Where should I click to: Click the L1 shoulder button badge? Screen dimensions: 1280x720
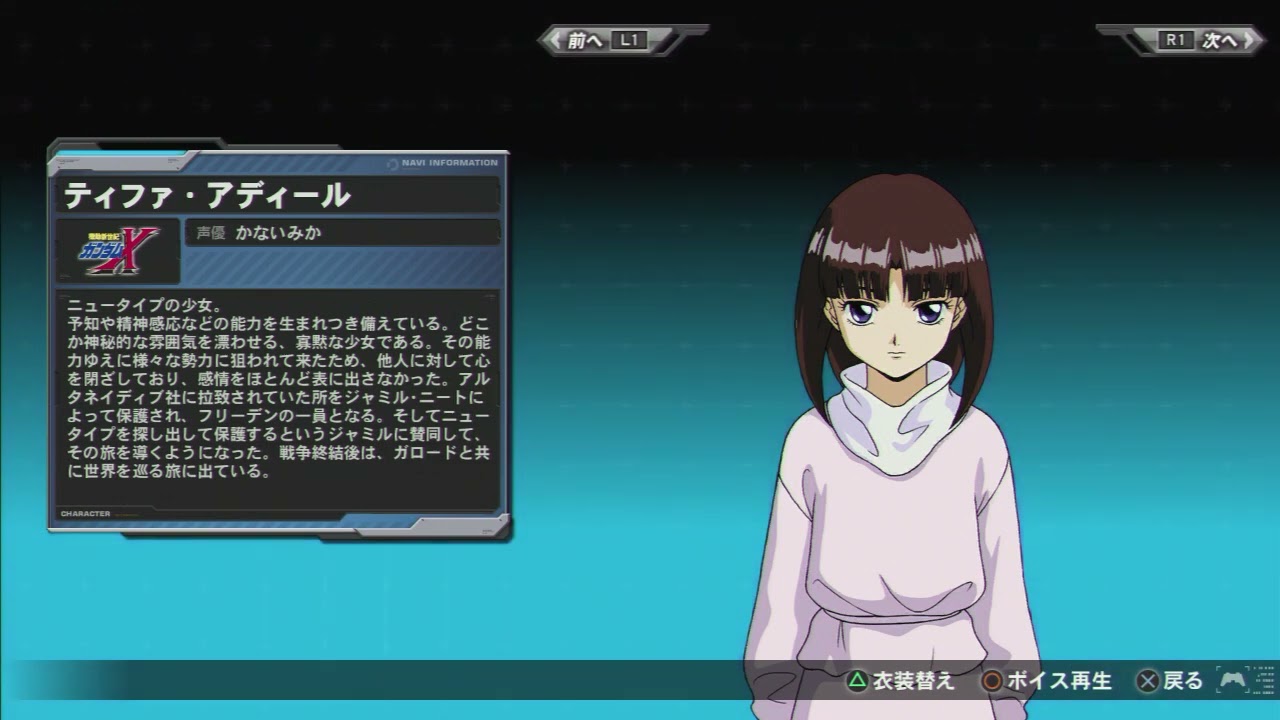click(628, 40)
